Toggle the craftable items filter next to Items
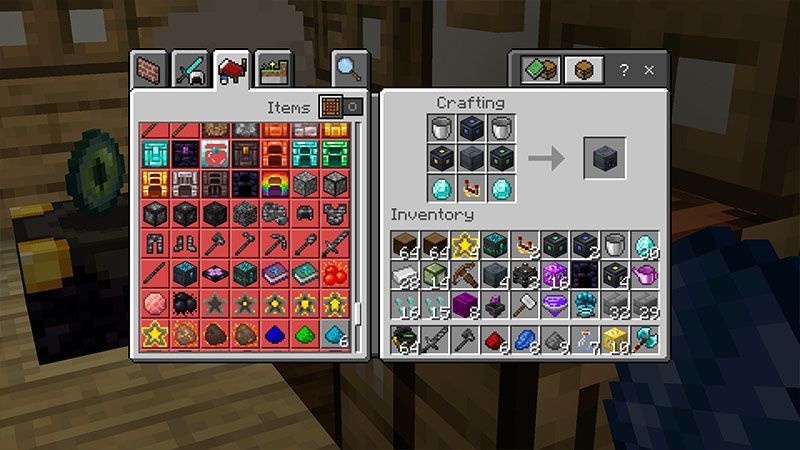The height and width of the screenshot is (450, 800). tap(341, 106)
